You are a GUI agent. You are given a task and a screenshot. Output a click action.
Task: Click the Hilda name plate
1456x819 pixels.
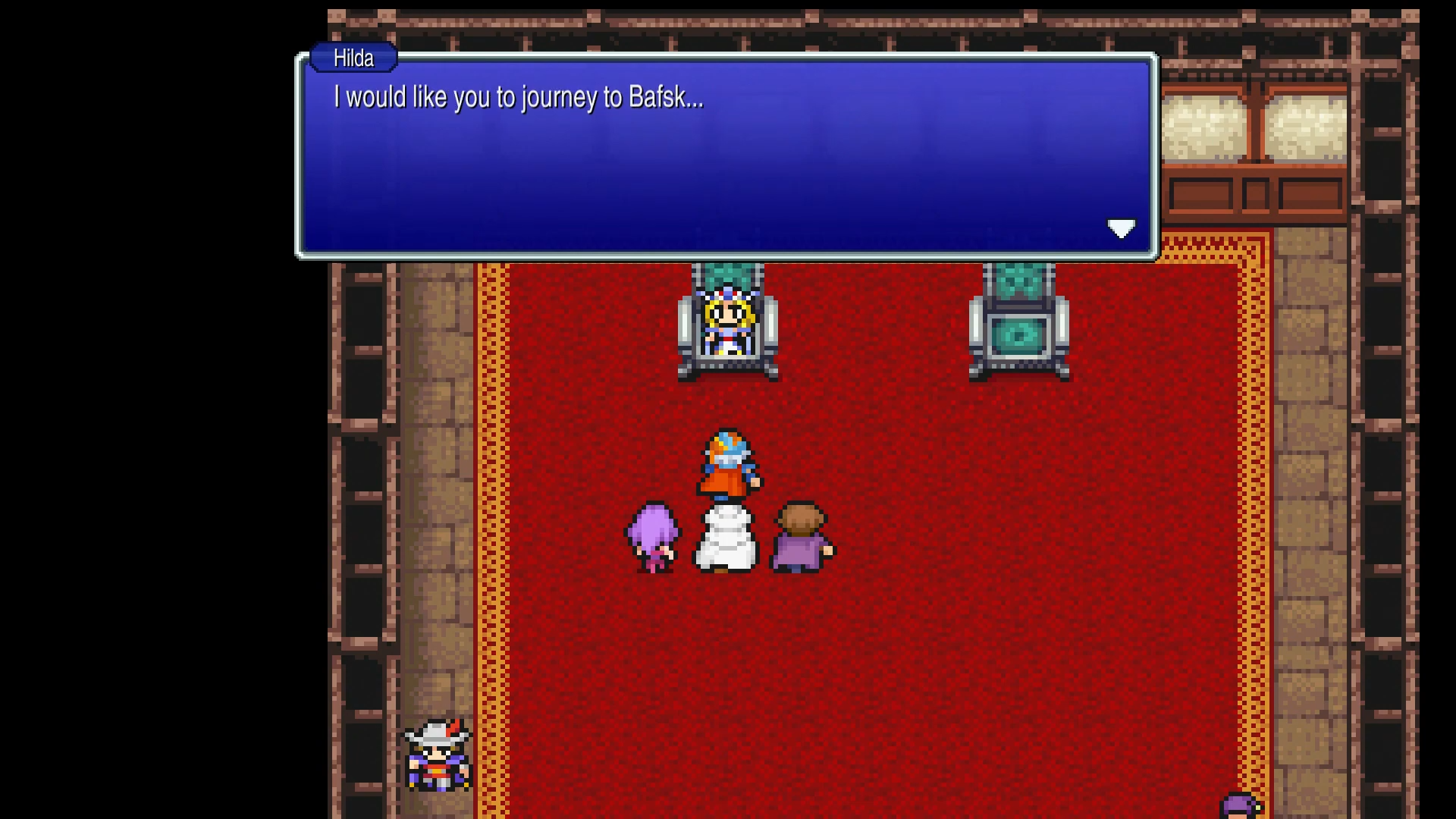pos(353,58)
